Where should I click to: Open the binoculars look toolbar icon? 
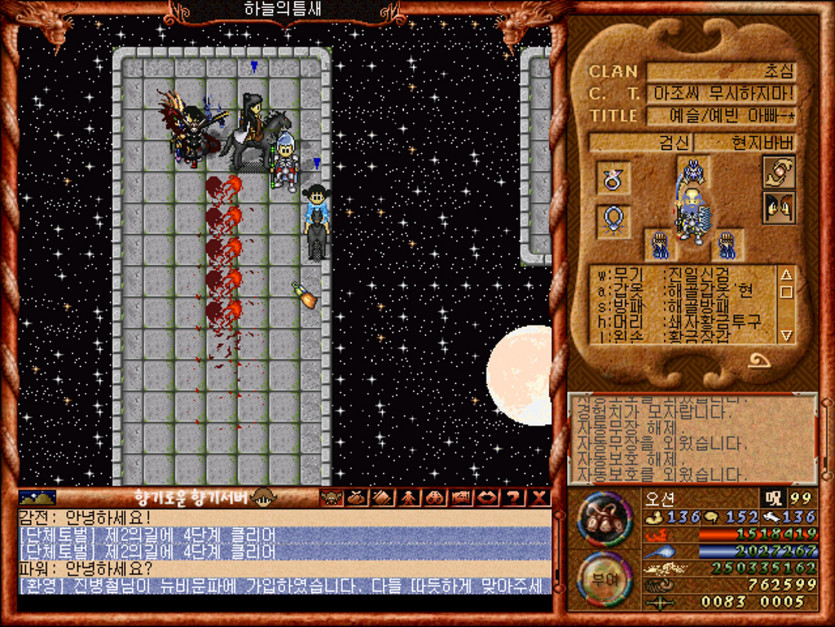click(x=436, y=497)
